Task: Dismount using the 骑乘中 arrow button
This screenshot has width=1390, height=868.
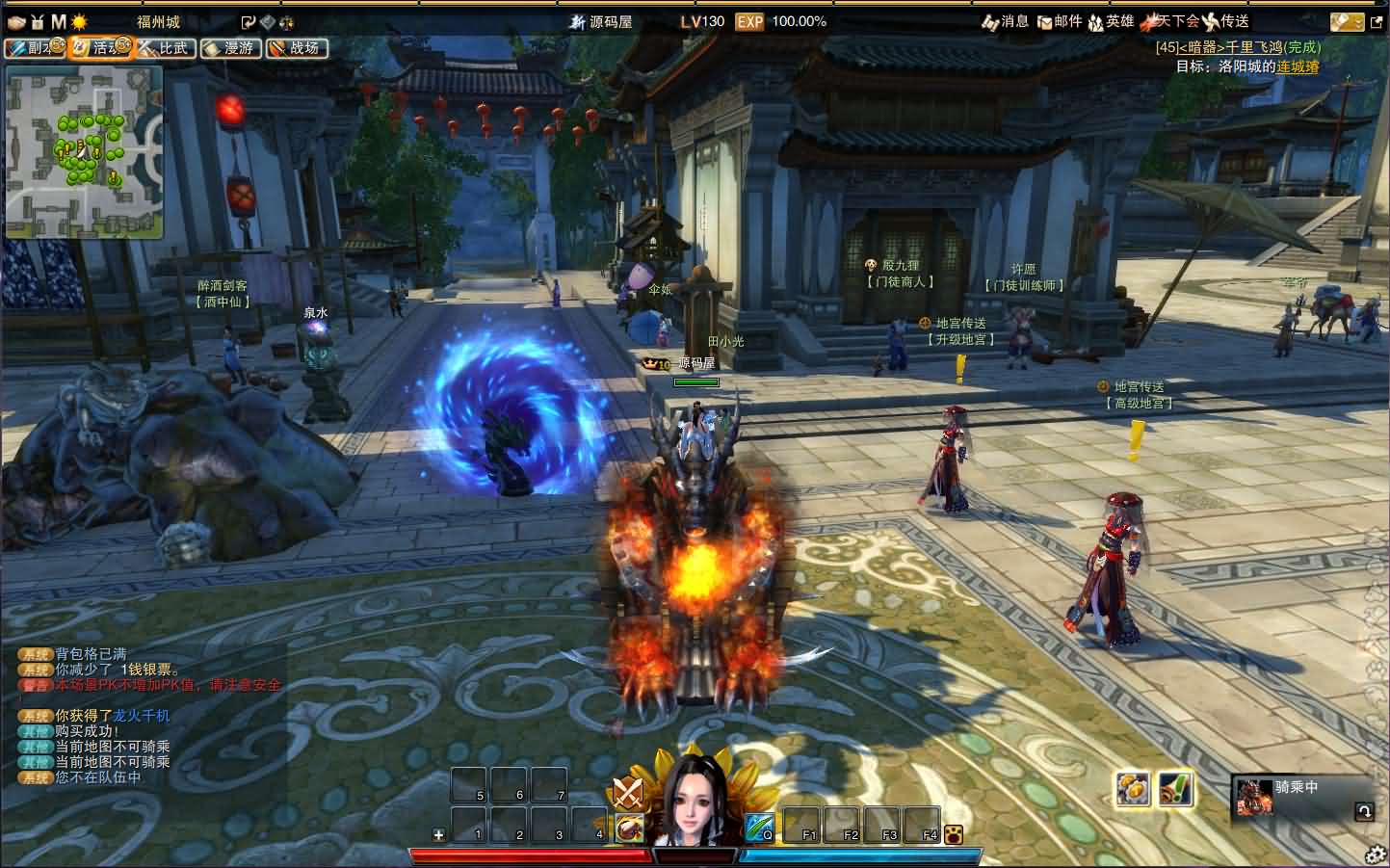Action: pyautogui.click(x=1363, y=811)
